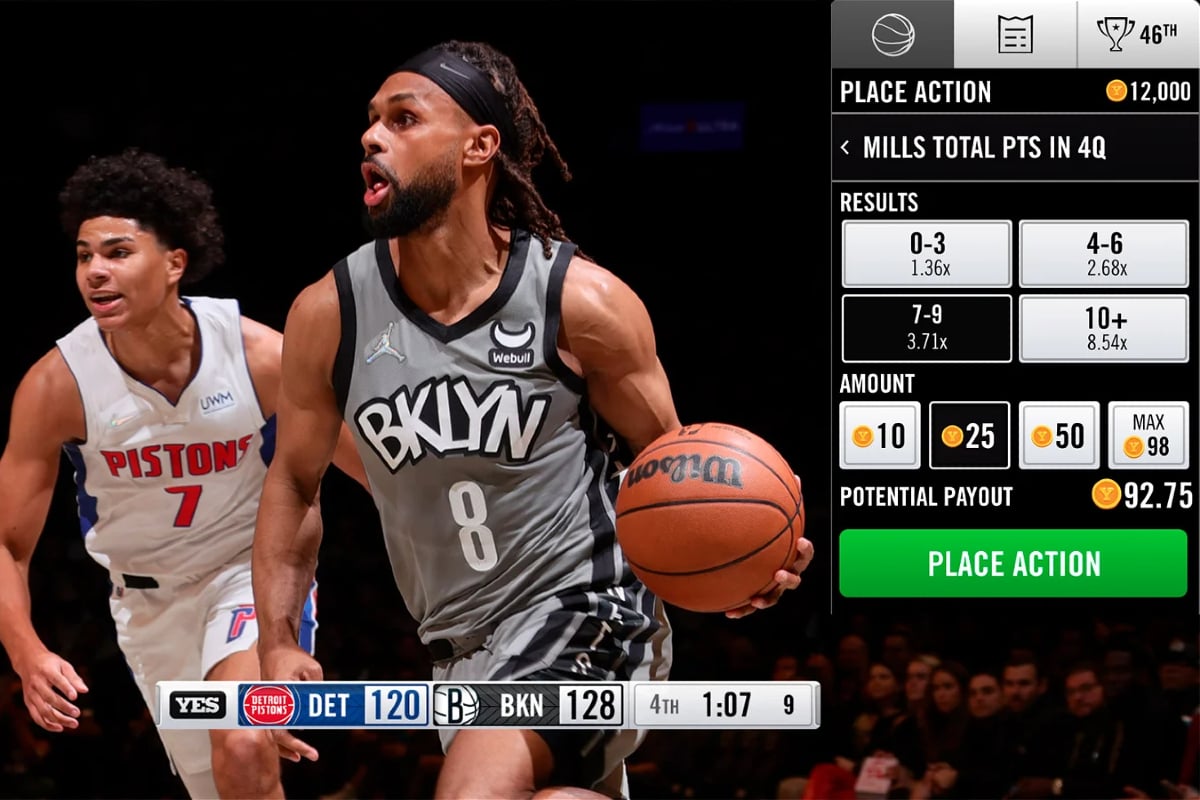Pick the 10+ points result
The image size is (1200, 800).
(1103, 328)
